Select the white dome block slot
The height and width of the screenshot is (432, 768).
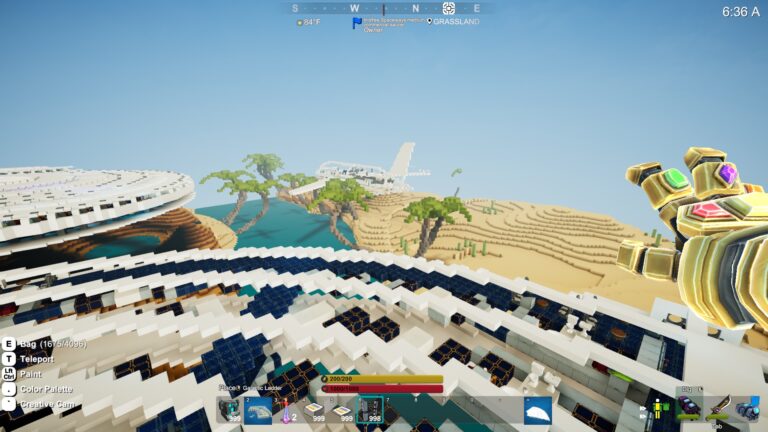[538, 410]
